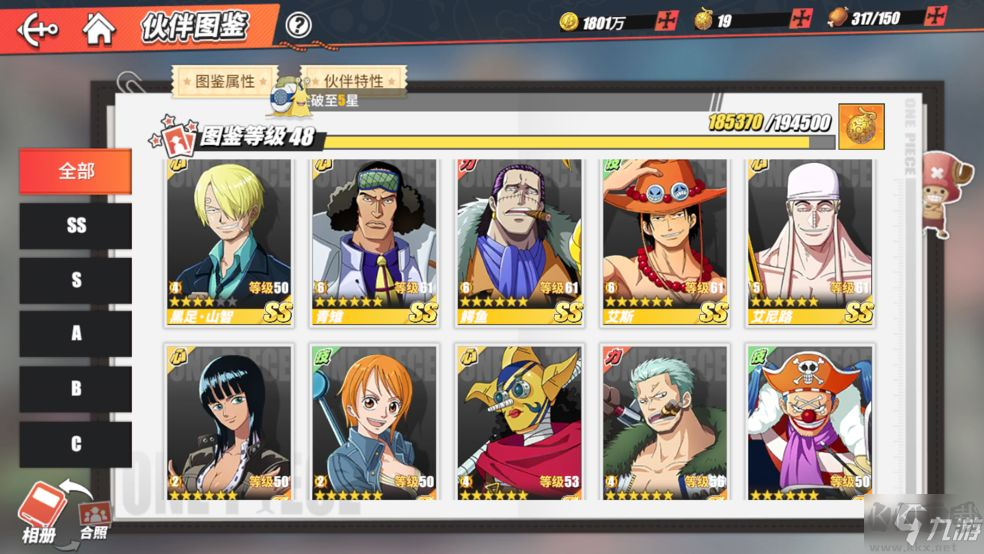The image size is (984, 554).
Task: Switch to the 伙伴特性 tab
Action: [x=353, y=81]
